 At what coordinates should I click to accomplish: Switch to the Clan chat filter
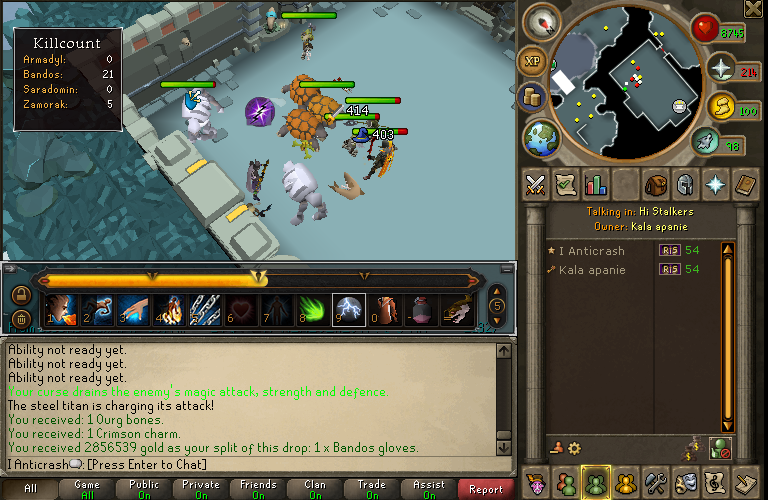coord(315,489)
